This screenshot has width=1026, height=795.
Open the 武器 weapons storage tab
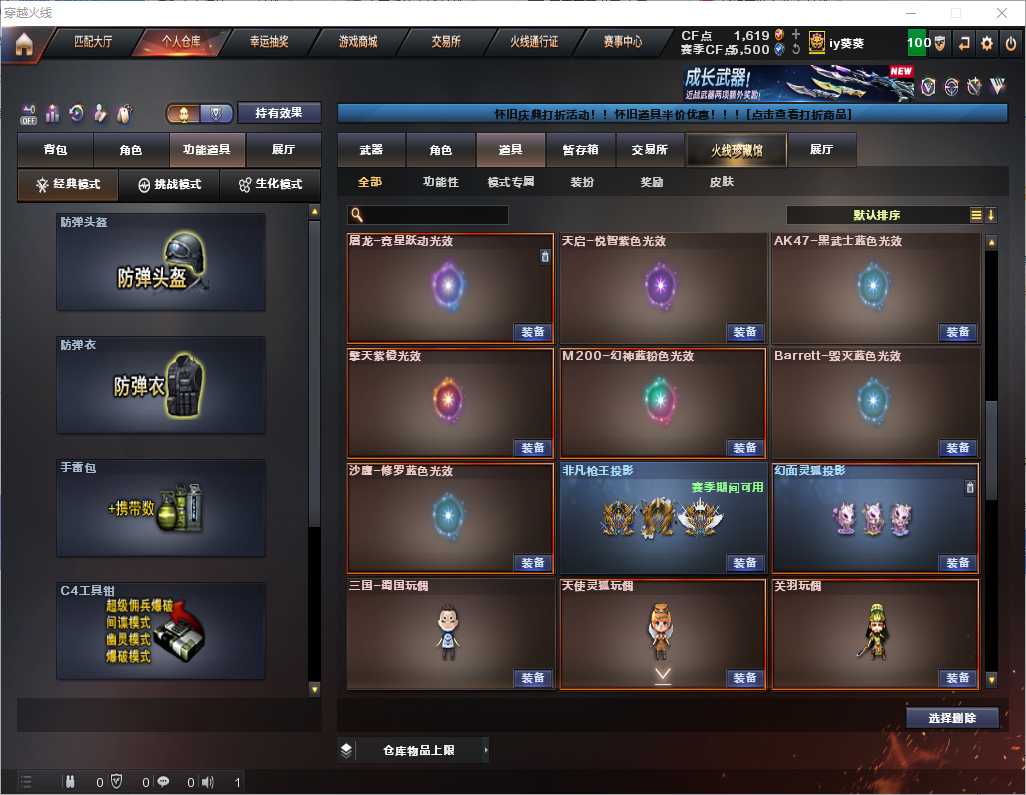pos(371,150)
